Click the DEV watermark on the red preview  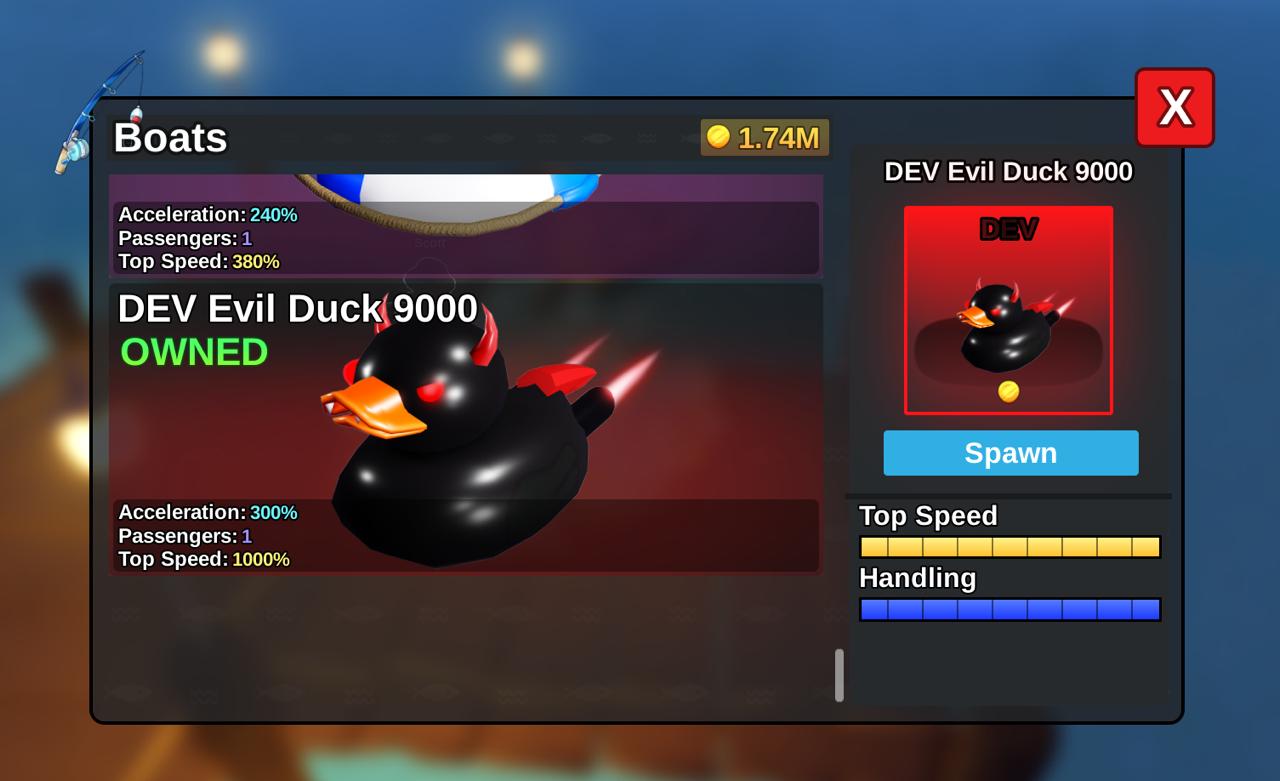click(1009, 230)
